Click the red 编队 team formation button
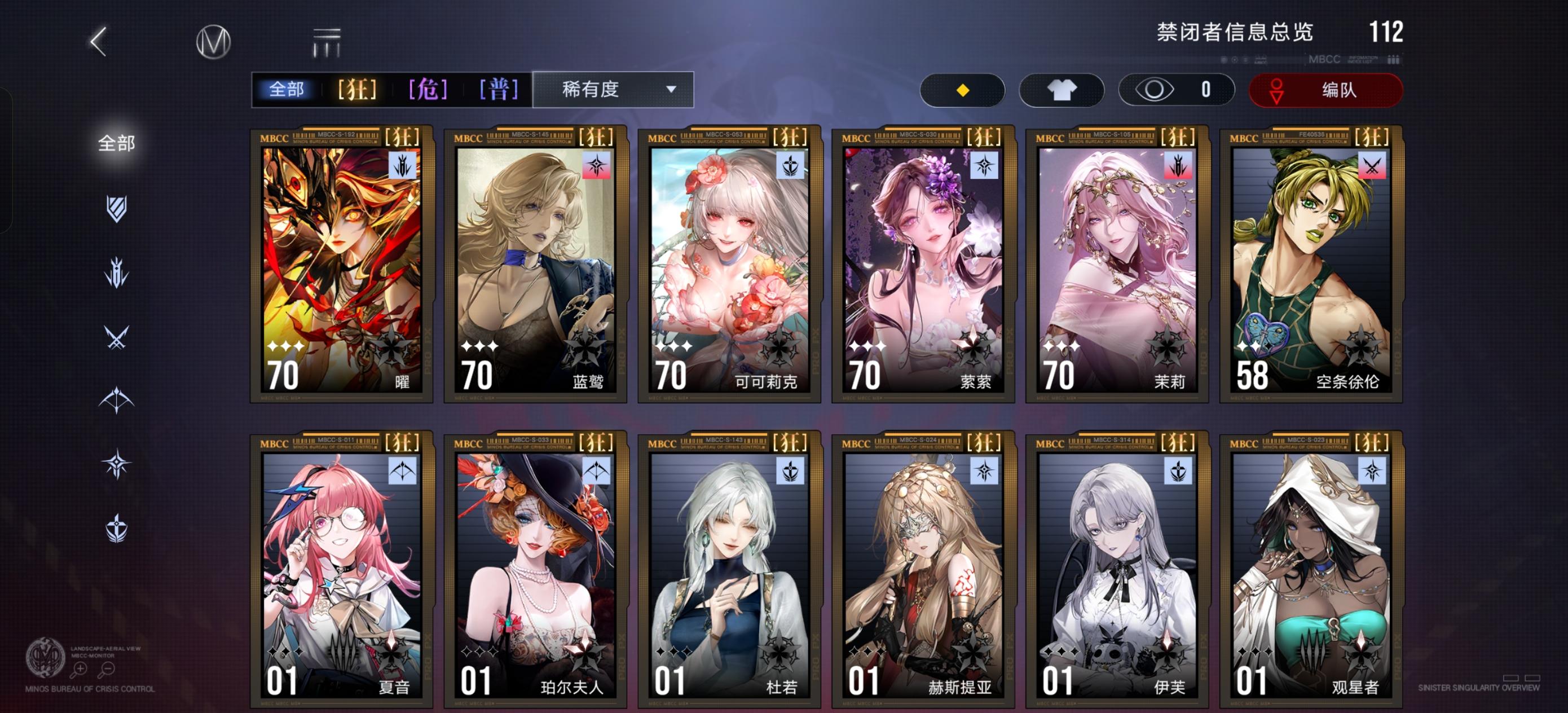This screenshot has width=1568, height=713. pos(1324,90)
